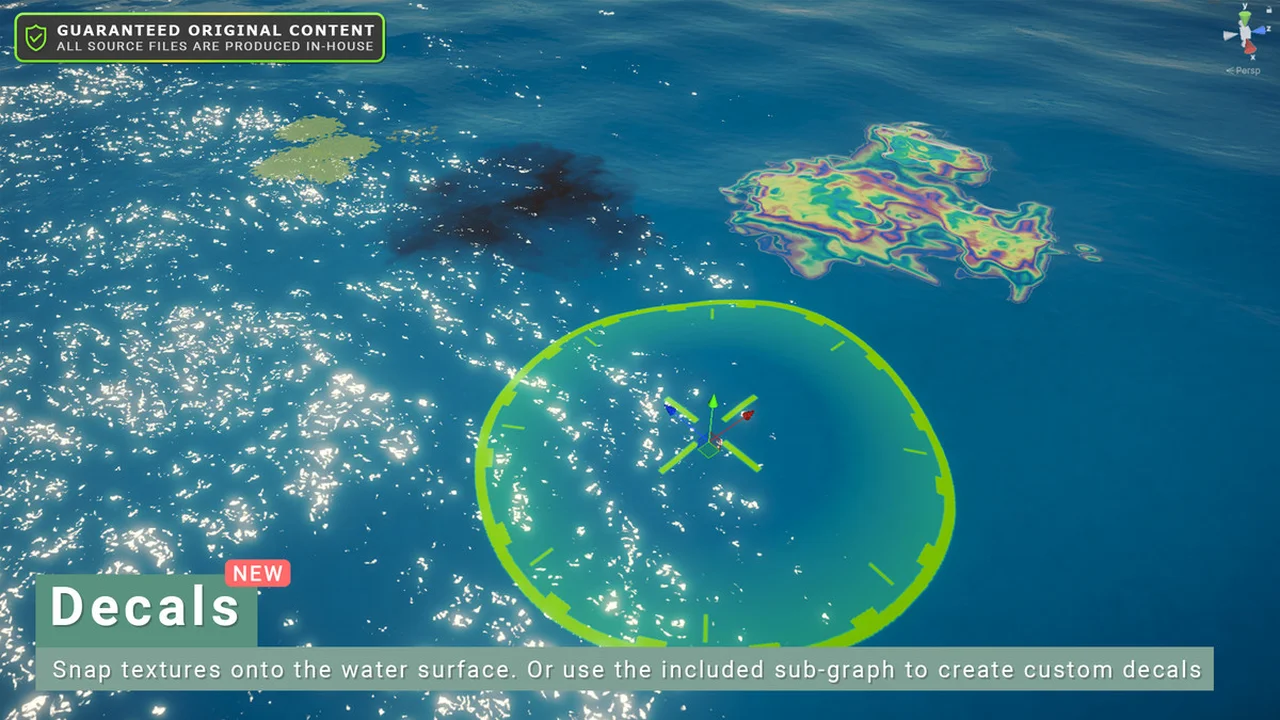Click the green up arrow of move gizmo
Image resolution: width=1280 pixels, height=720 pixels.
click(x=712, y=403)
